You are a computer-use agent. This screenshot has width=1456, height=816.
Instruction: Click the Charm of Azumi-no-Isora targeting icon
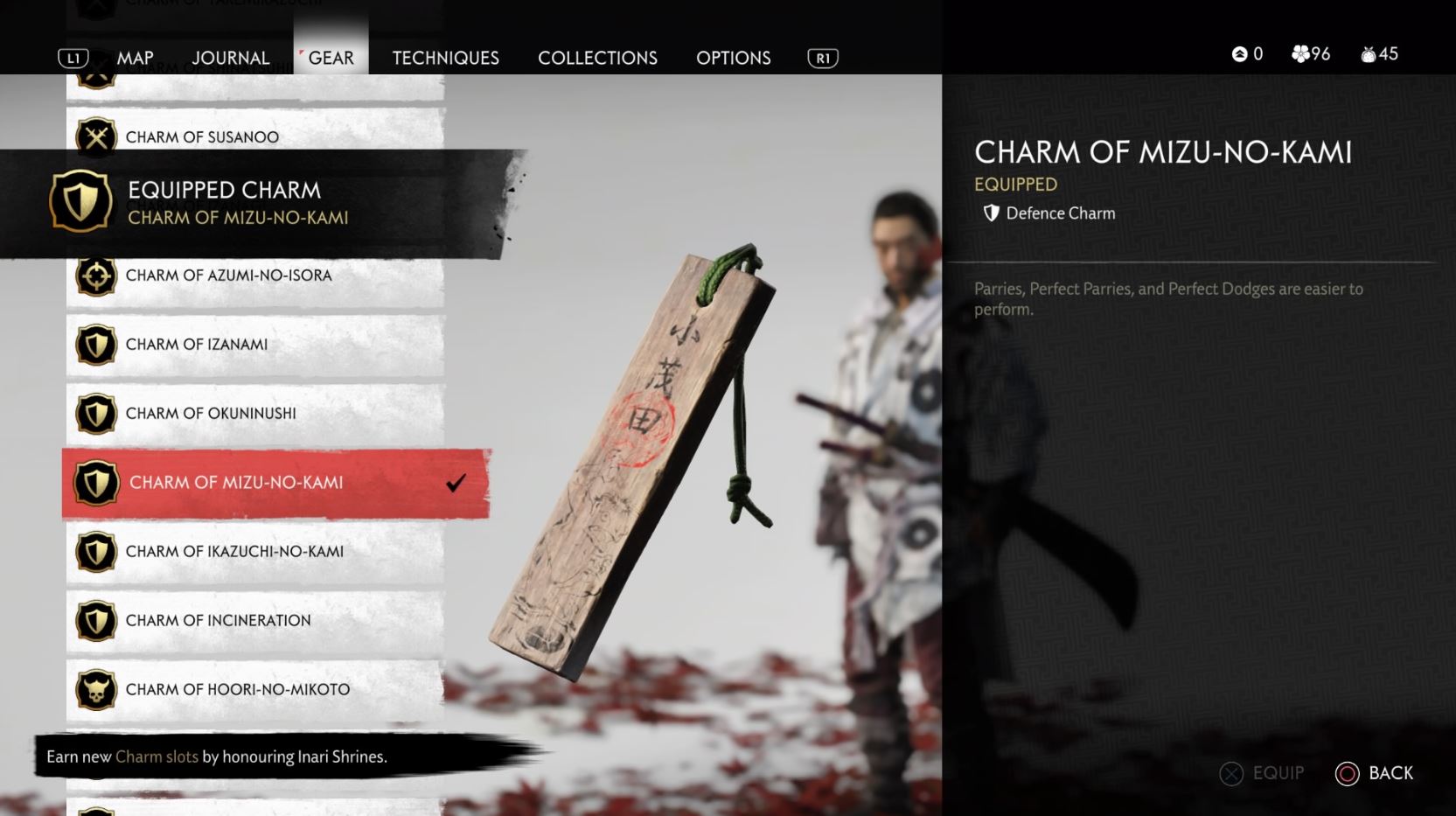pos(96,275)
